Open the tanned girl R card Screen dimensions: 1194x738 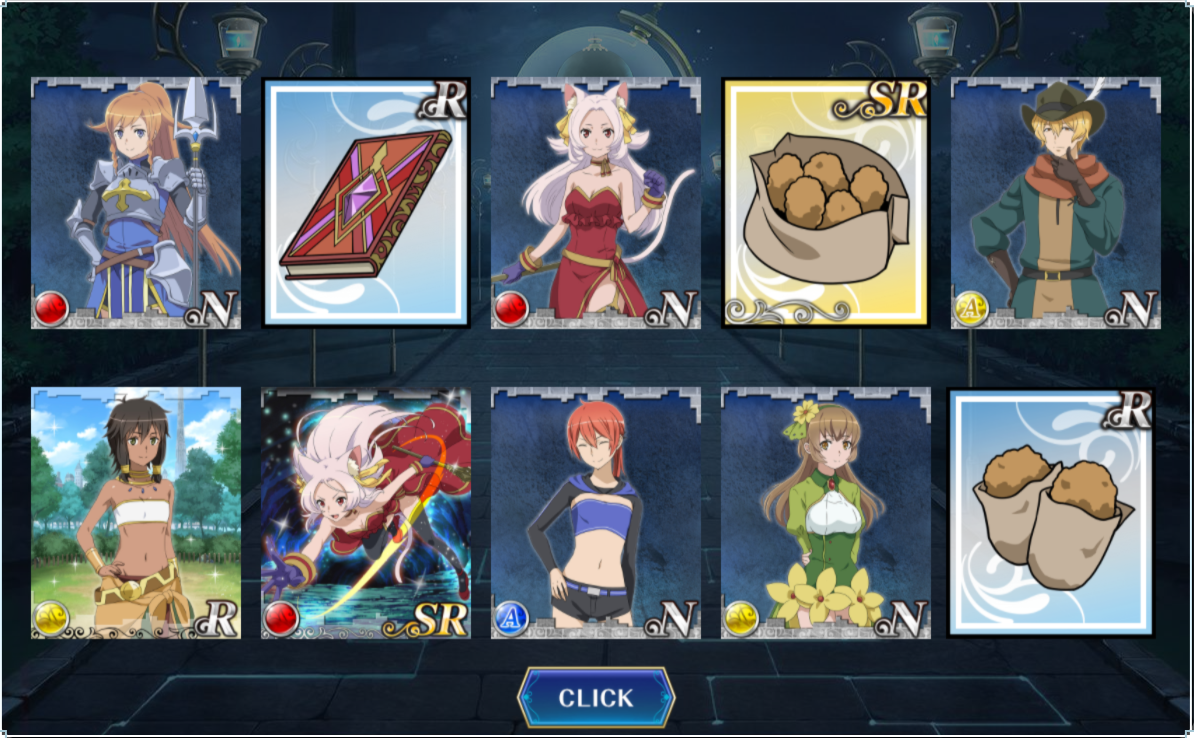[136, 513]
